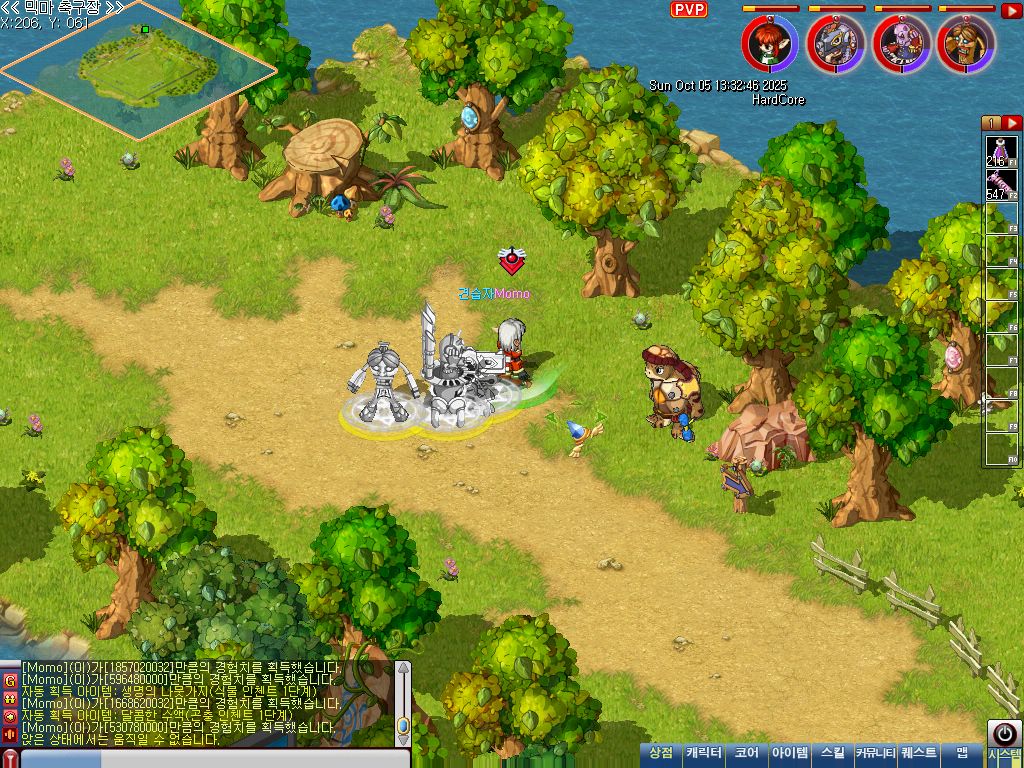The width and height of the screenshot is (1024, 768).
Task: Open the 퀘스트 quest log
Action: tap(919, 754)
